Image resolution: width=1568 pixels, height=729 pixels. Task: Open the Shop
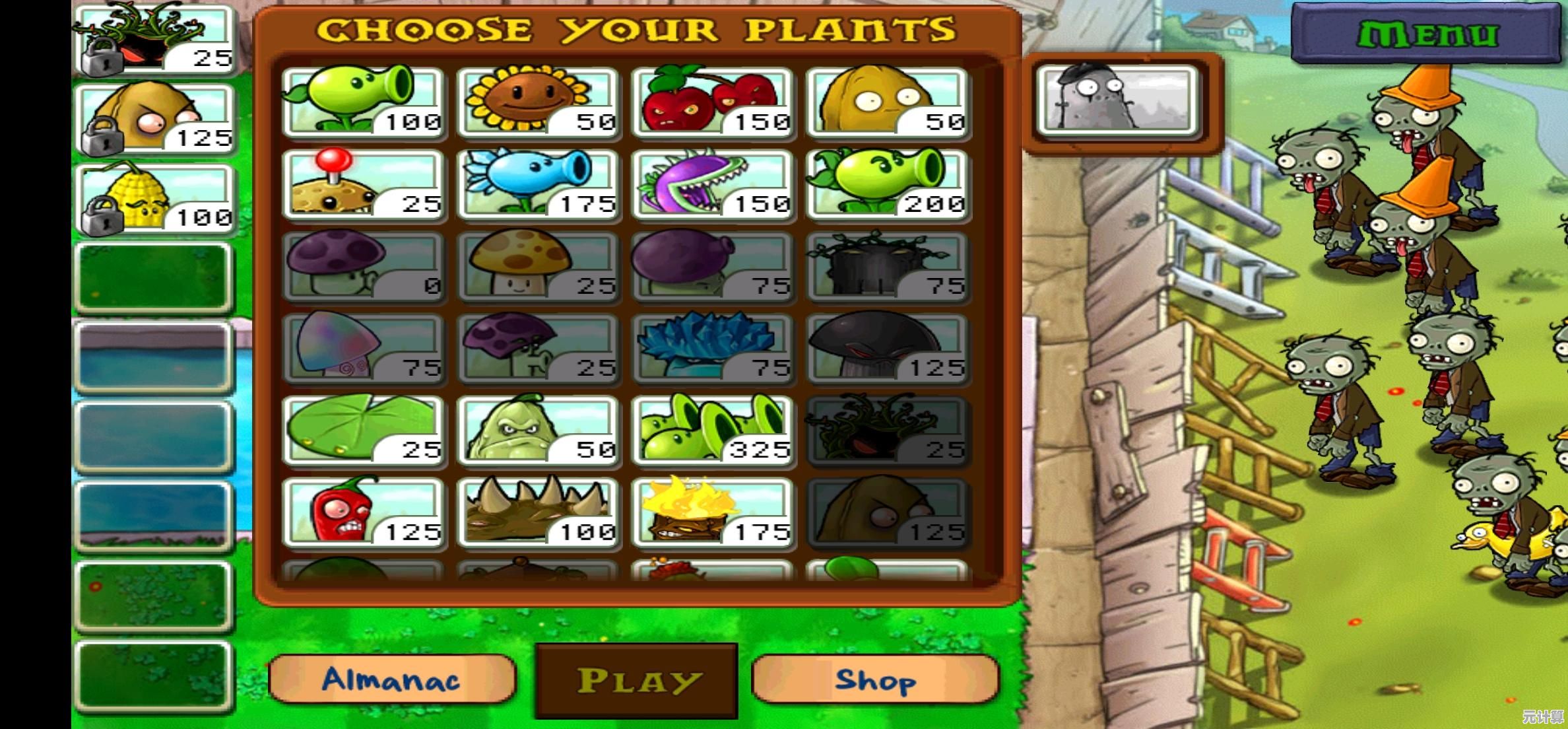[874, 679]
